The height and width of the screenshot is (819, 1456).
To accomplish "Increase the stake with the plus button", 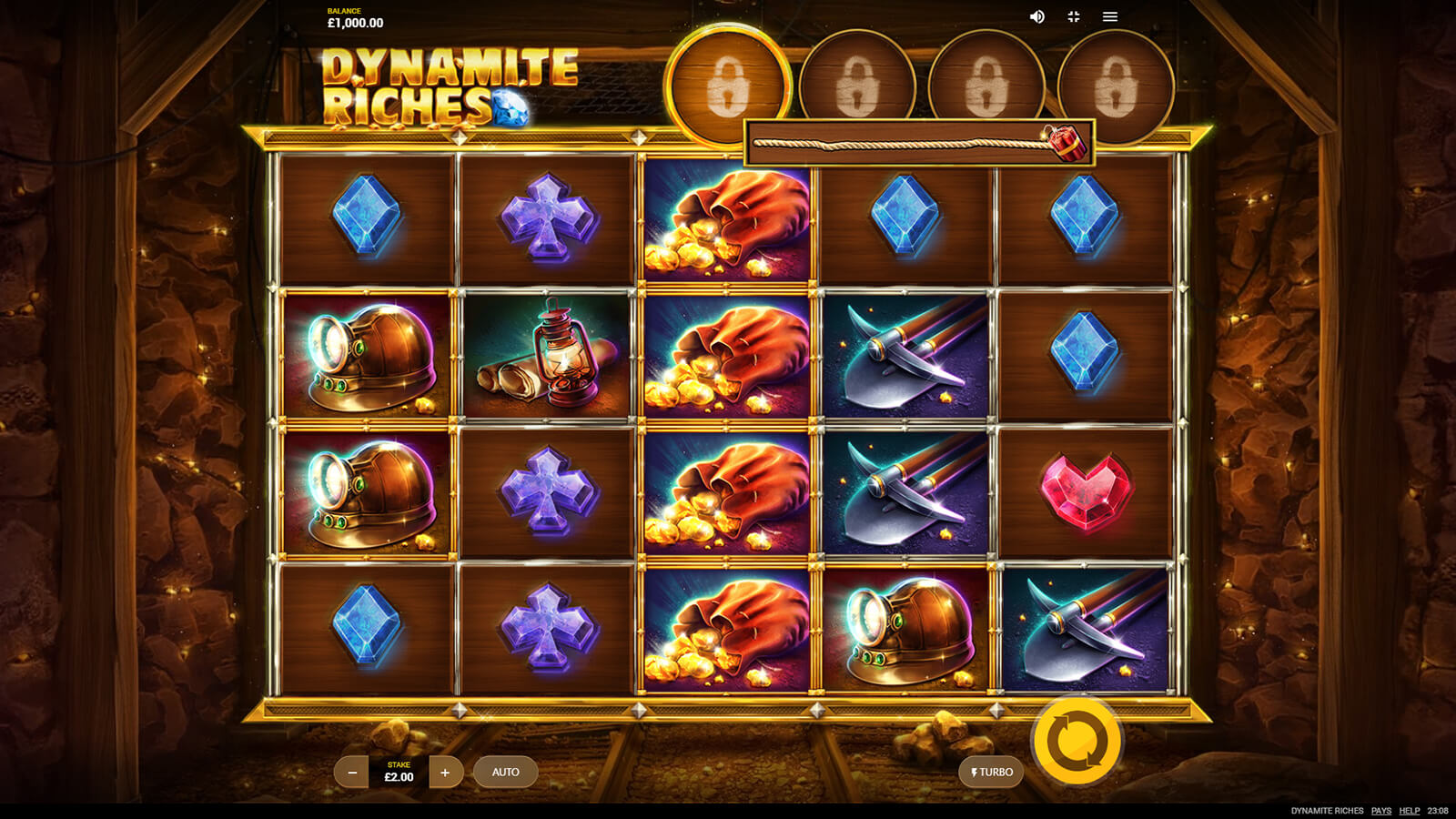I will coord(445,773).
